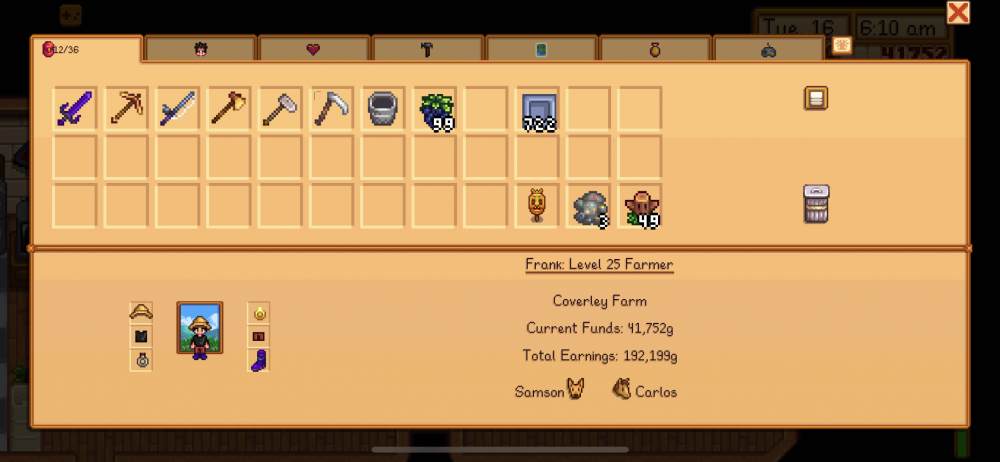This screenshot has height=462, width=1000.
Task: Select the scythe tool slot
Action: pos(332,108)
